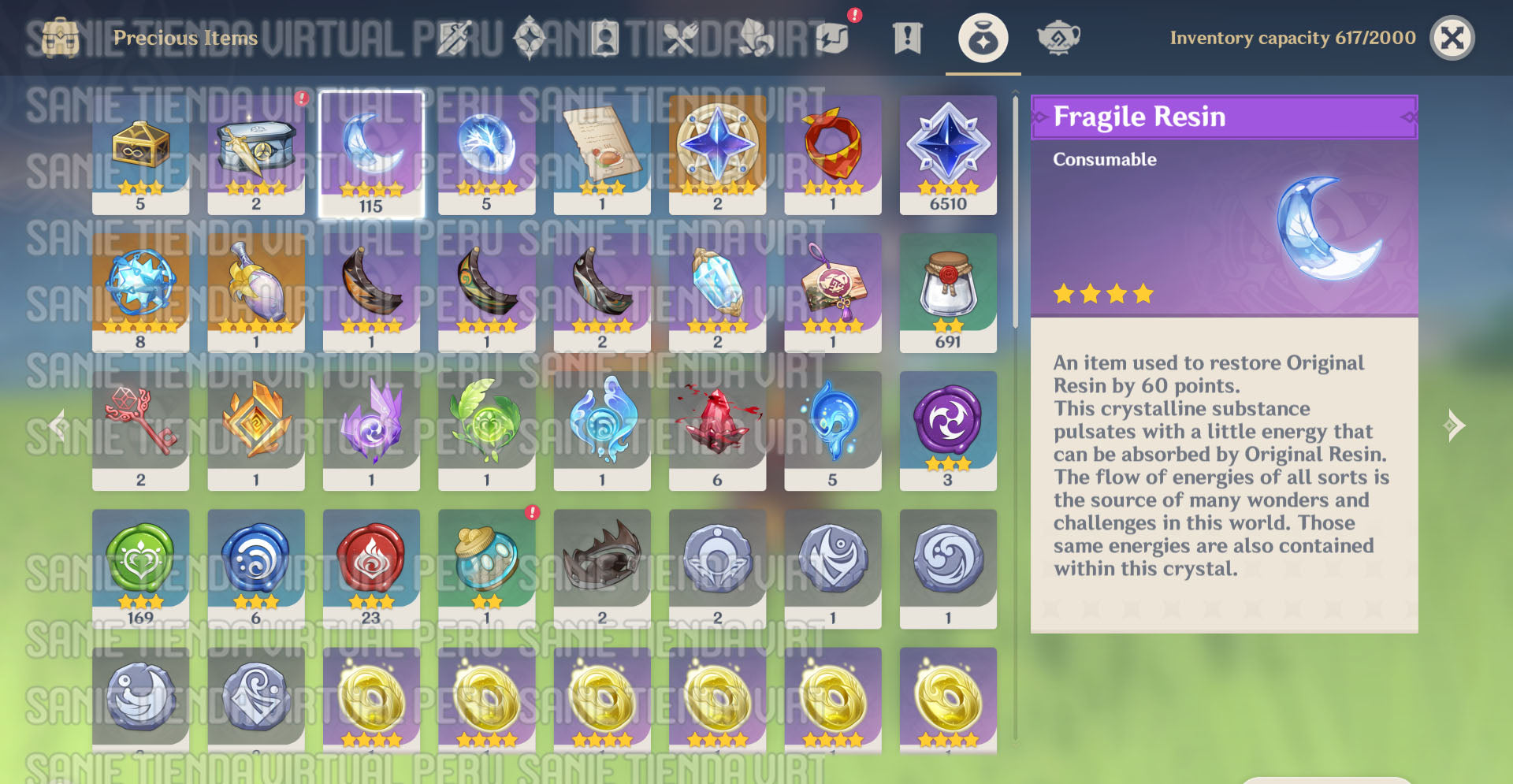Pick the purple Electro sigil slot
This screenshot has width=1513, height=784.
[948, 430]
